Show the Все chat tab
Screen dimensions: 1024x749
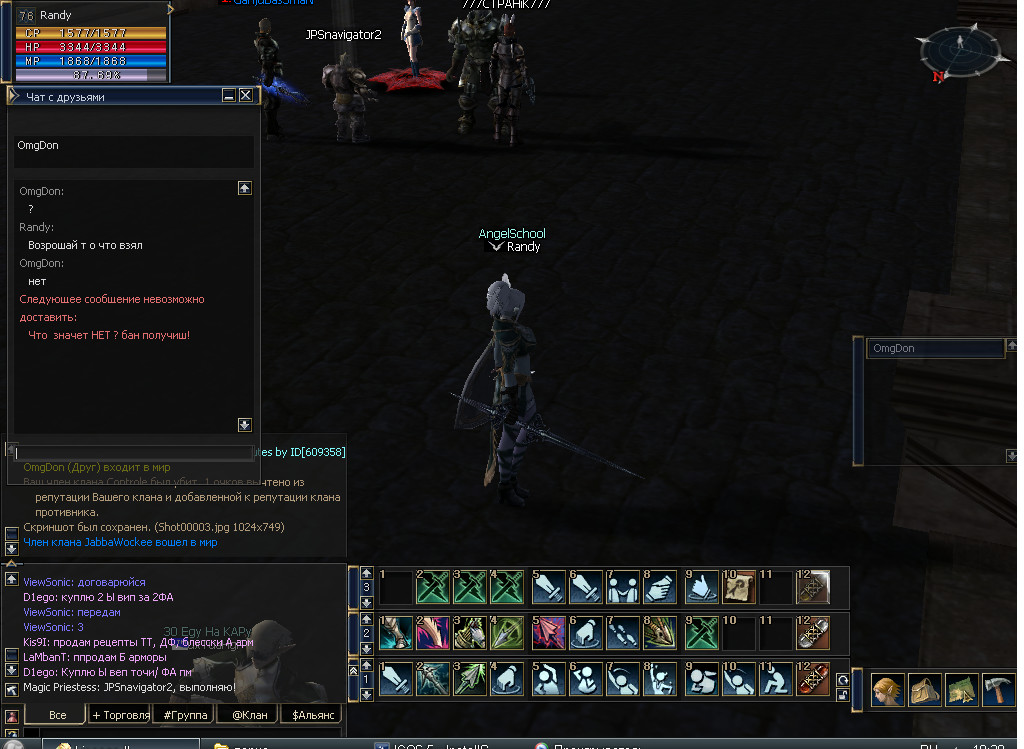pos(57,714)
